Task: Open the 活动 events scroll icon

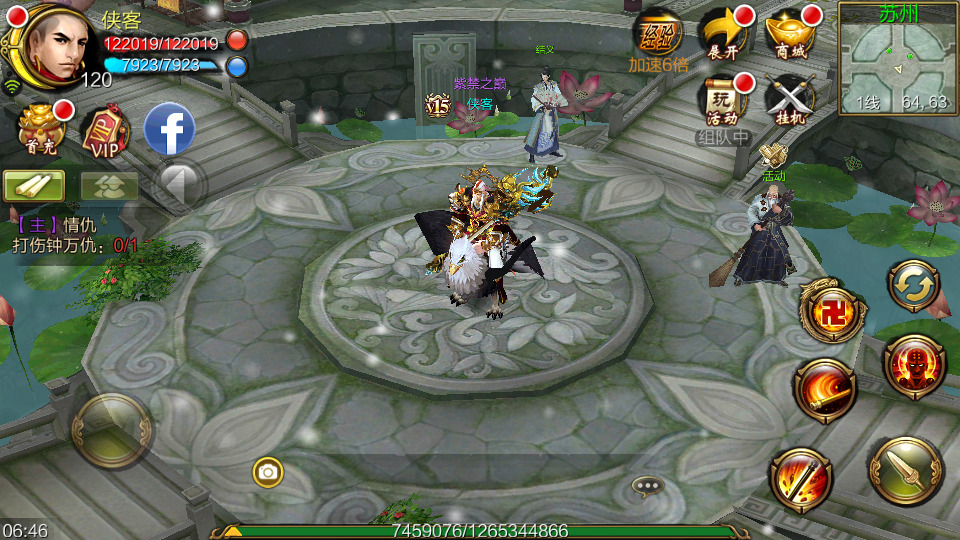Action: coord(723,98)
